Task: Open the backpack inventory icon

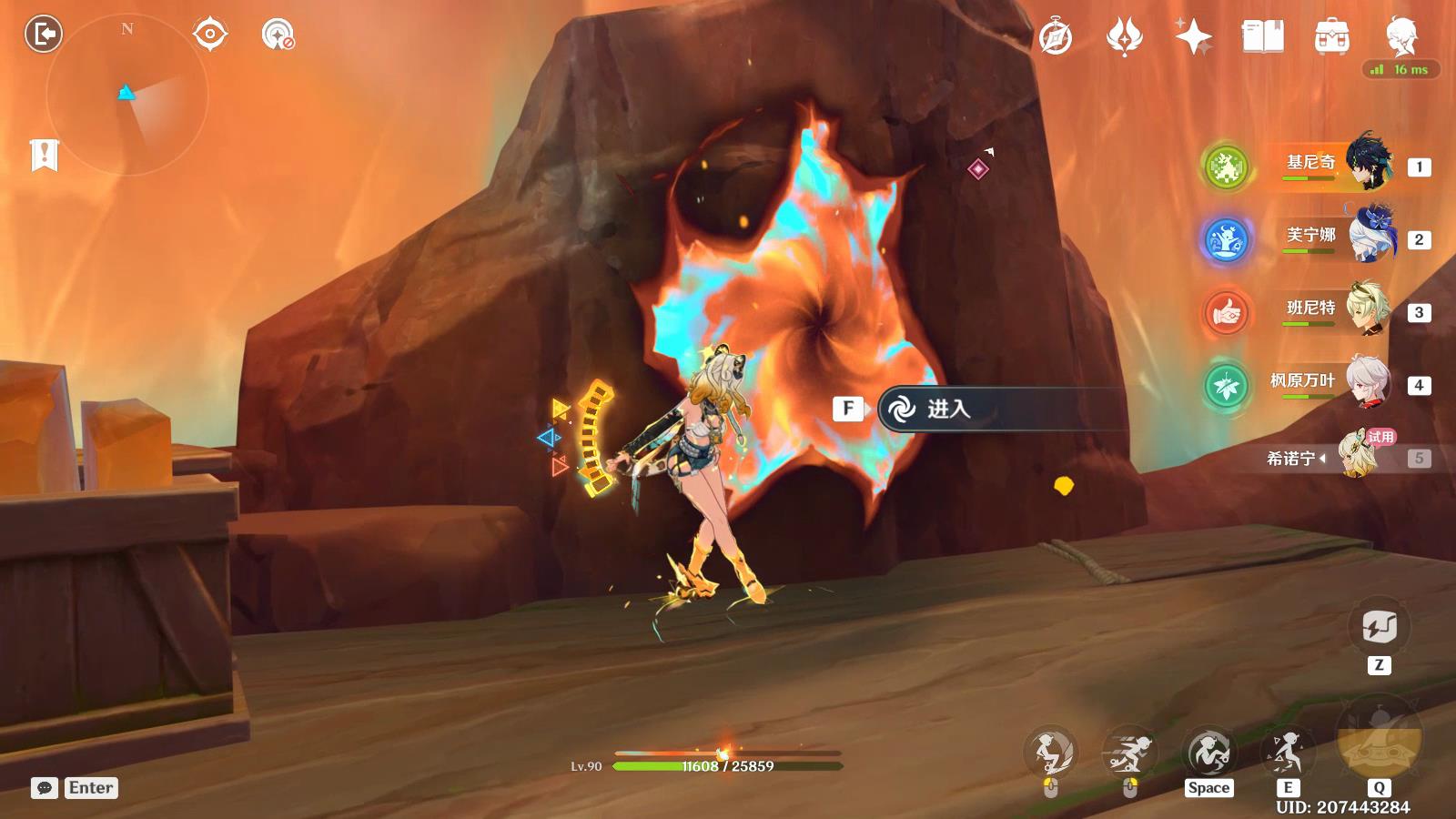Action: pyautogui.click(x=1331, y=37)
